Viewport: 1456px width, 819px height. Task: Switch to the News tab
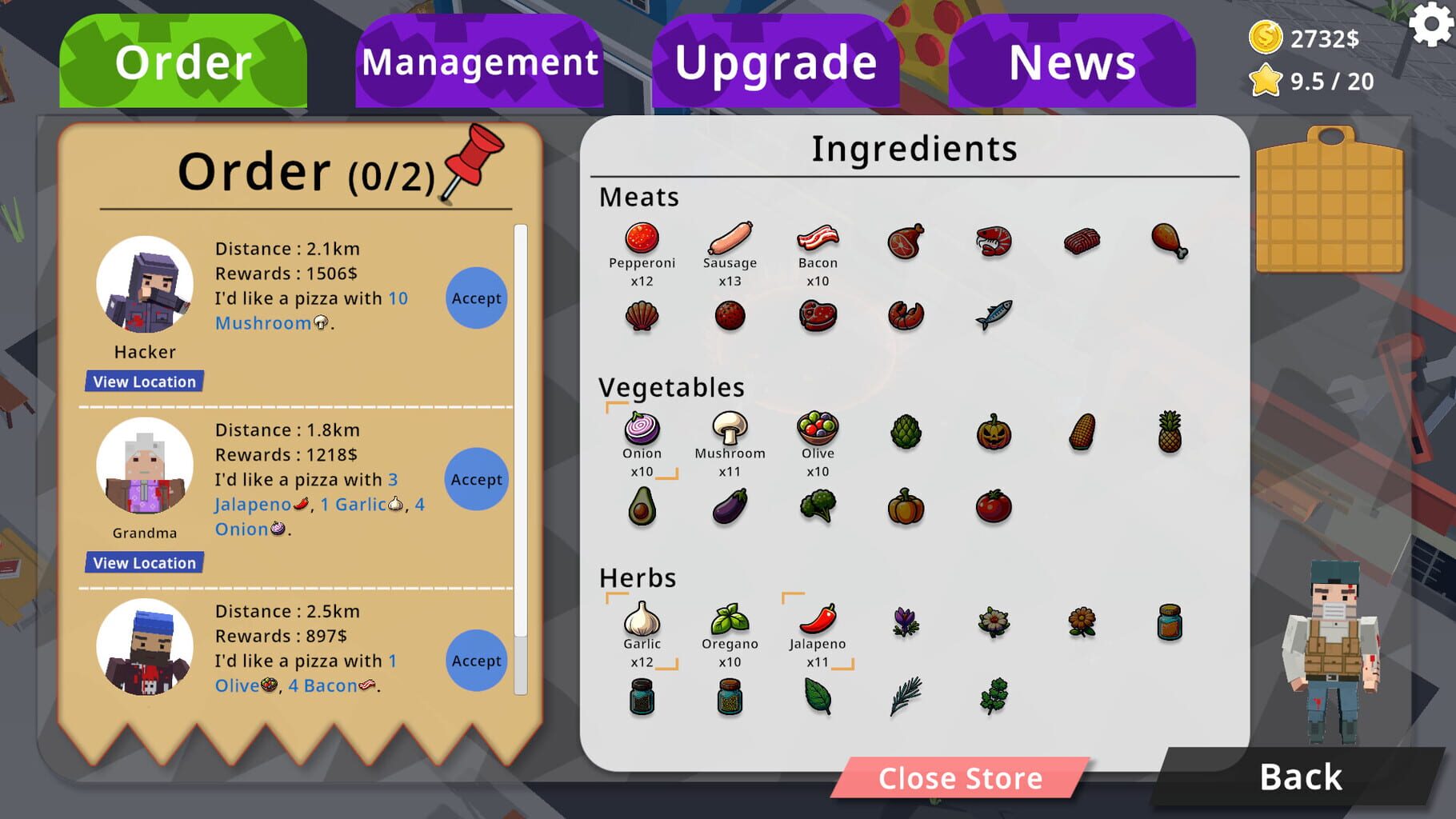pos(1070,62)
